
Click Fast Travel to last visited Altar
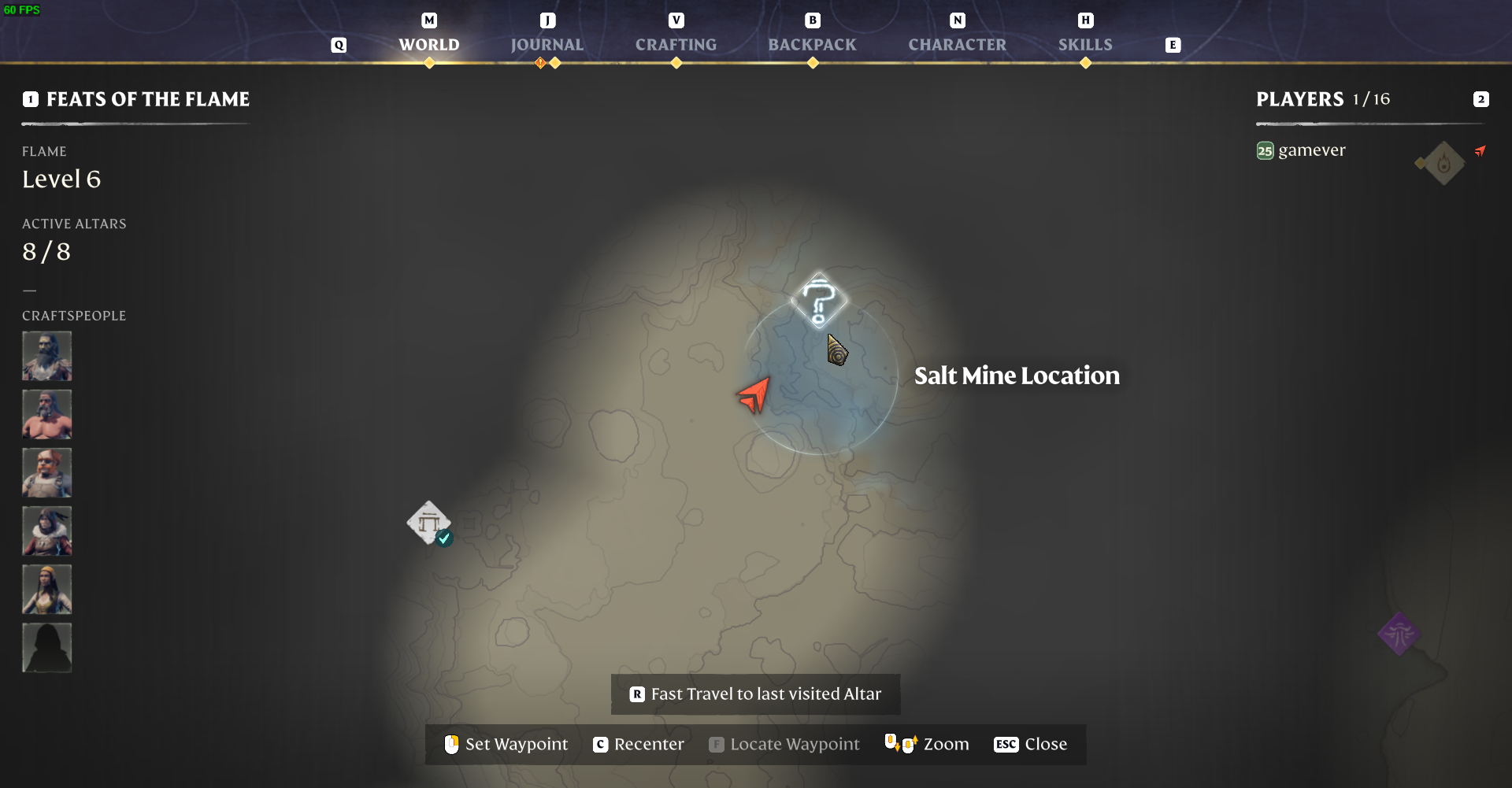(754, 694)
